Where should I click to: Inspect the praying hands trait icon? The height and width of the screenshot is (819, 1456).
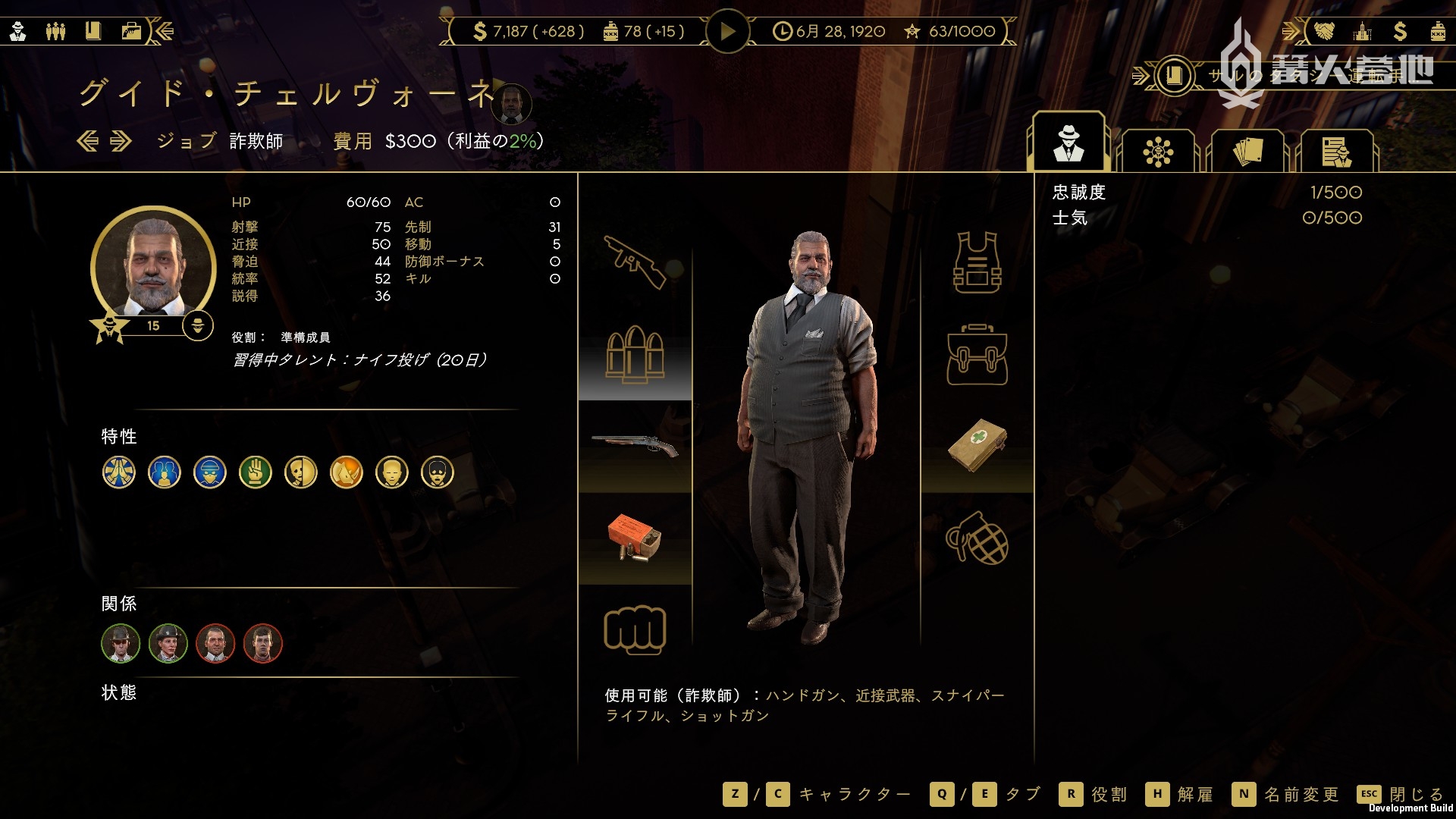119,472
